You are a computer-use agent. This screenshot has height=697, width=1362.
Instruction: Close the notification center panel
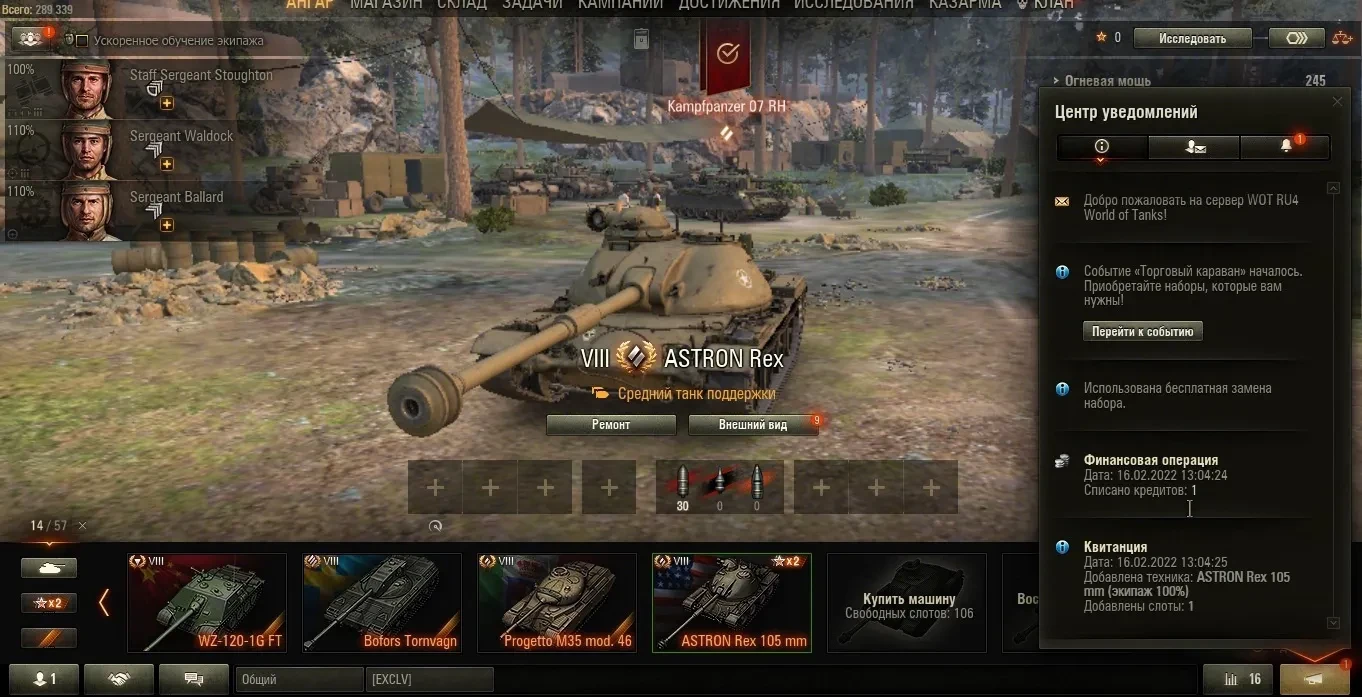pos(1338,102)
